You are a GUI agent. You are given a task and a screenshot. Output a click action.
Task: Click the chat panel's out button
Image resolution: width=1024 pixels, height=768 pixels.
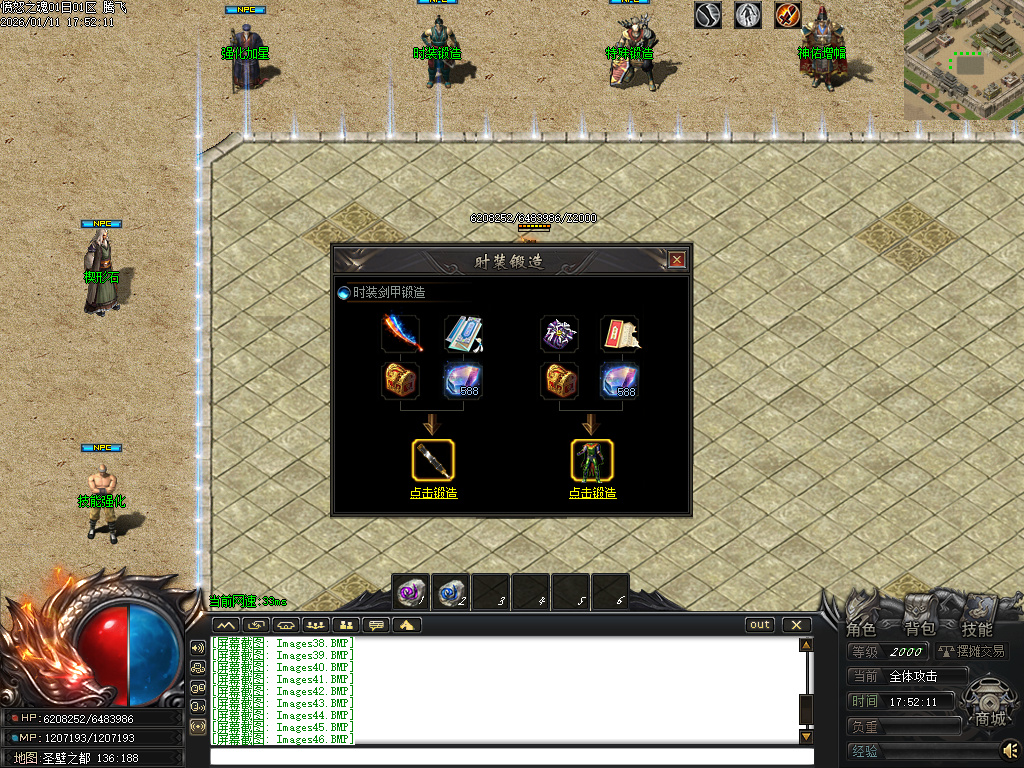[x=760, y=625]
